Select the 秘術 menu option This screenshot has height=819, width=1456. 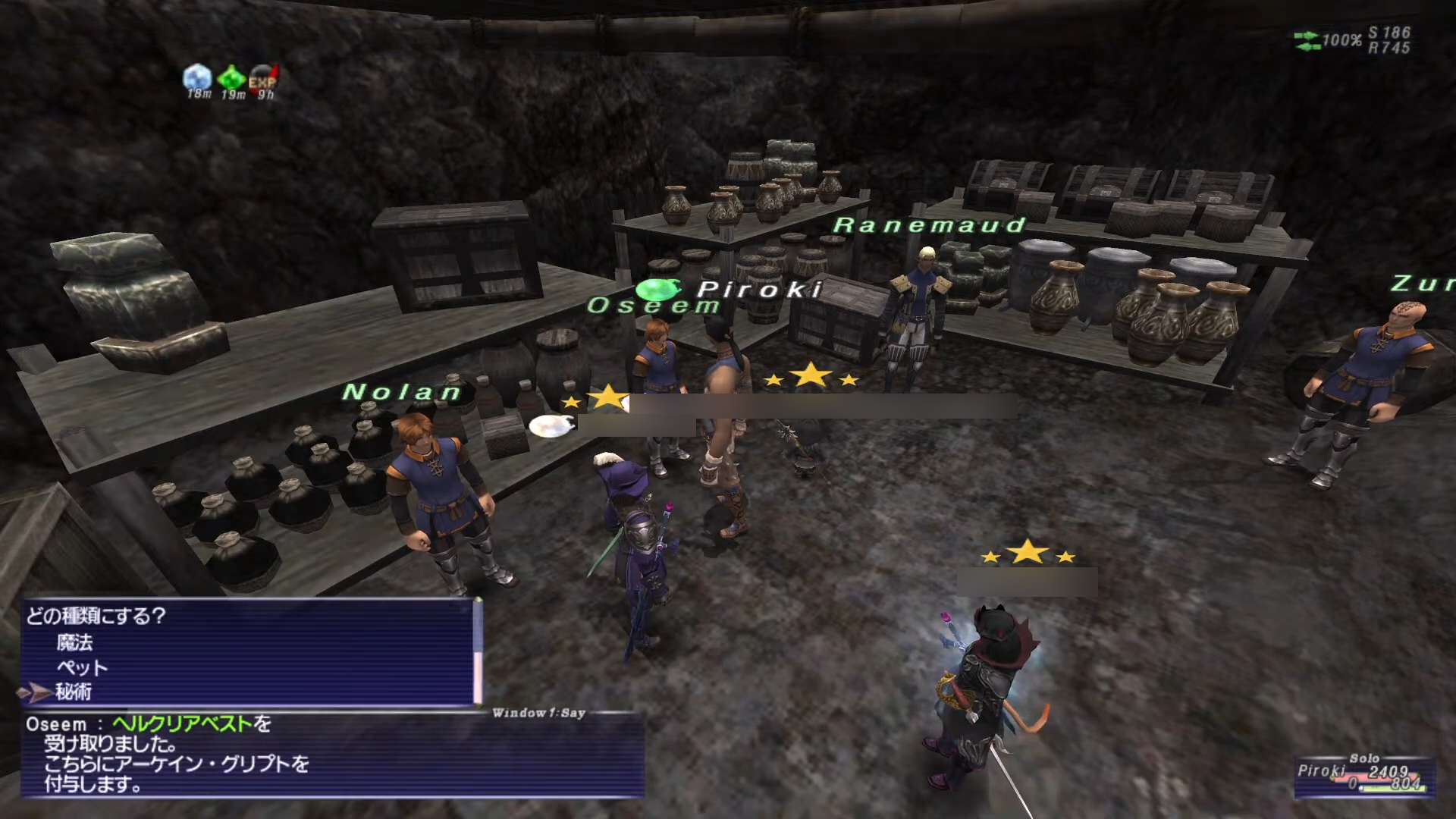pyautogui.click(x=74, y=692)
